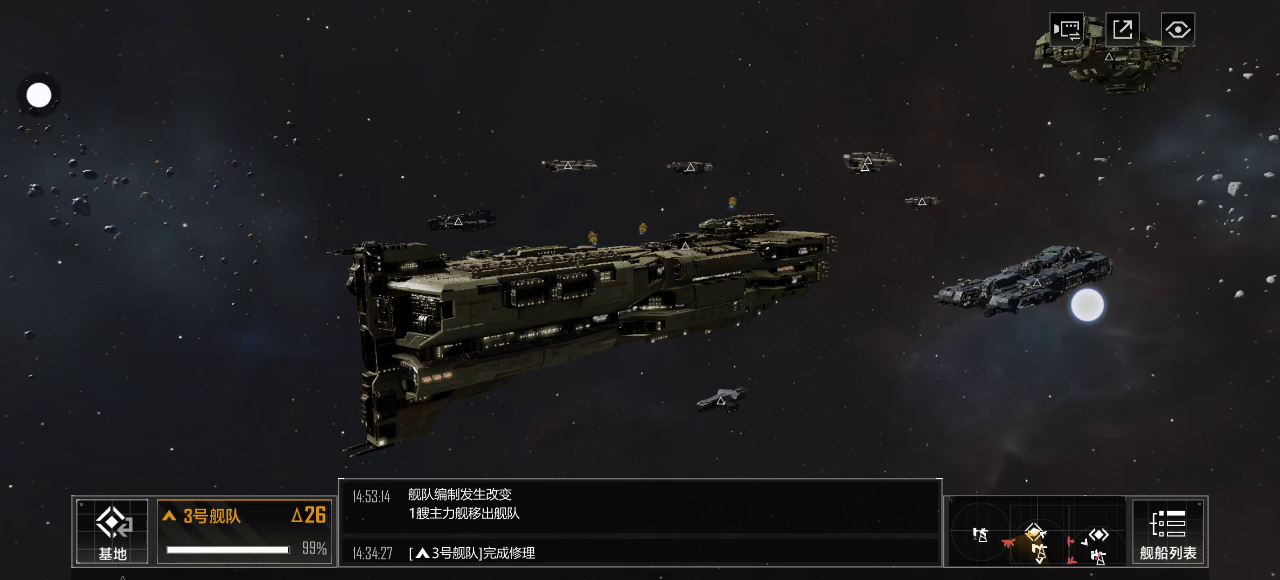This screenshot has width=1280, height=580.
Task: Open the 基地 base button
Action: 112,531
